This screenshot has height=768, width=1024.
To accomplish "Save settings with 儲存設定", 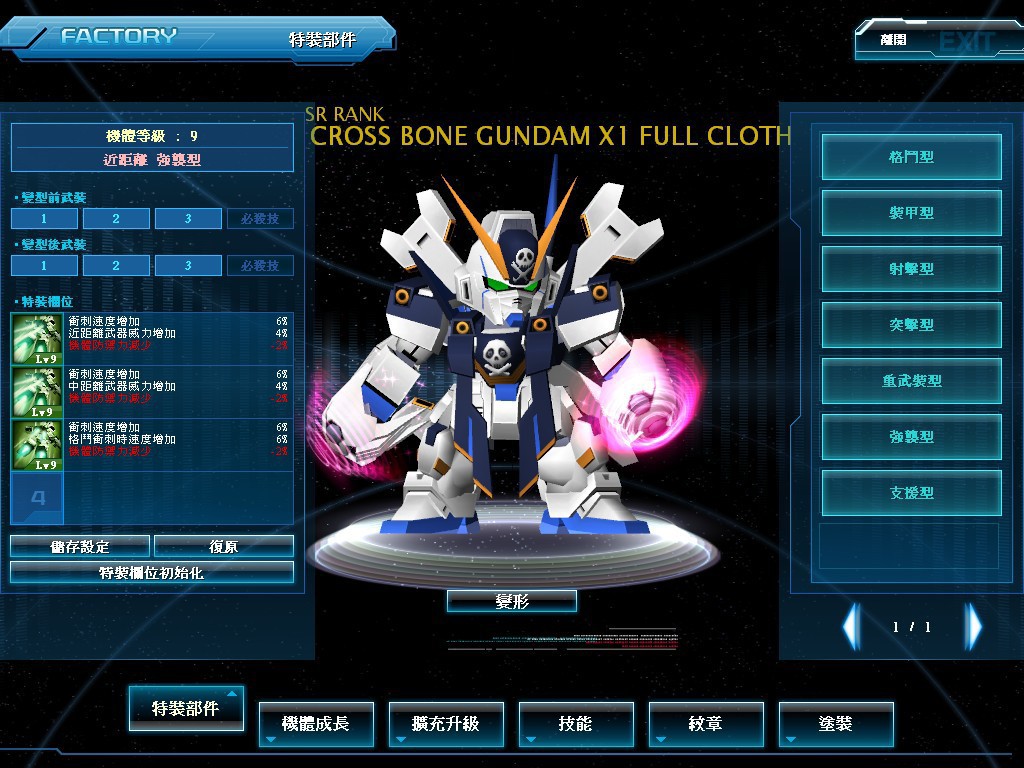I will coord(80,546).
